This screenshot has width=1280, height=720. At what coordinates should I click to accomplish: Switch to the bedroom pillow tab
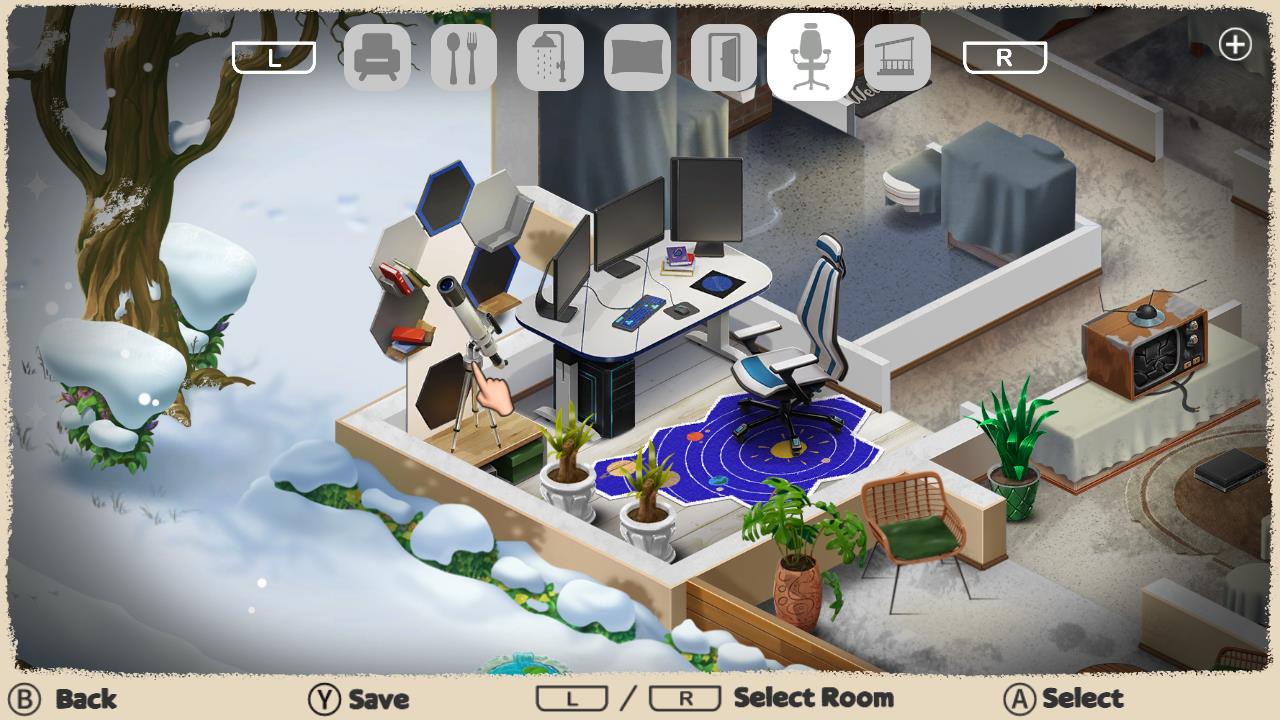pos(637,57)
